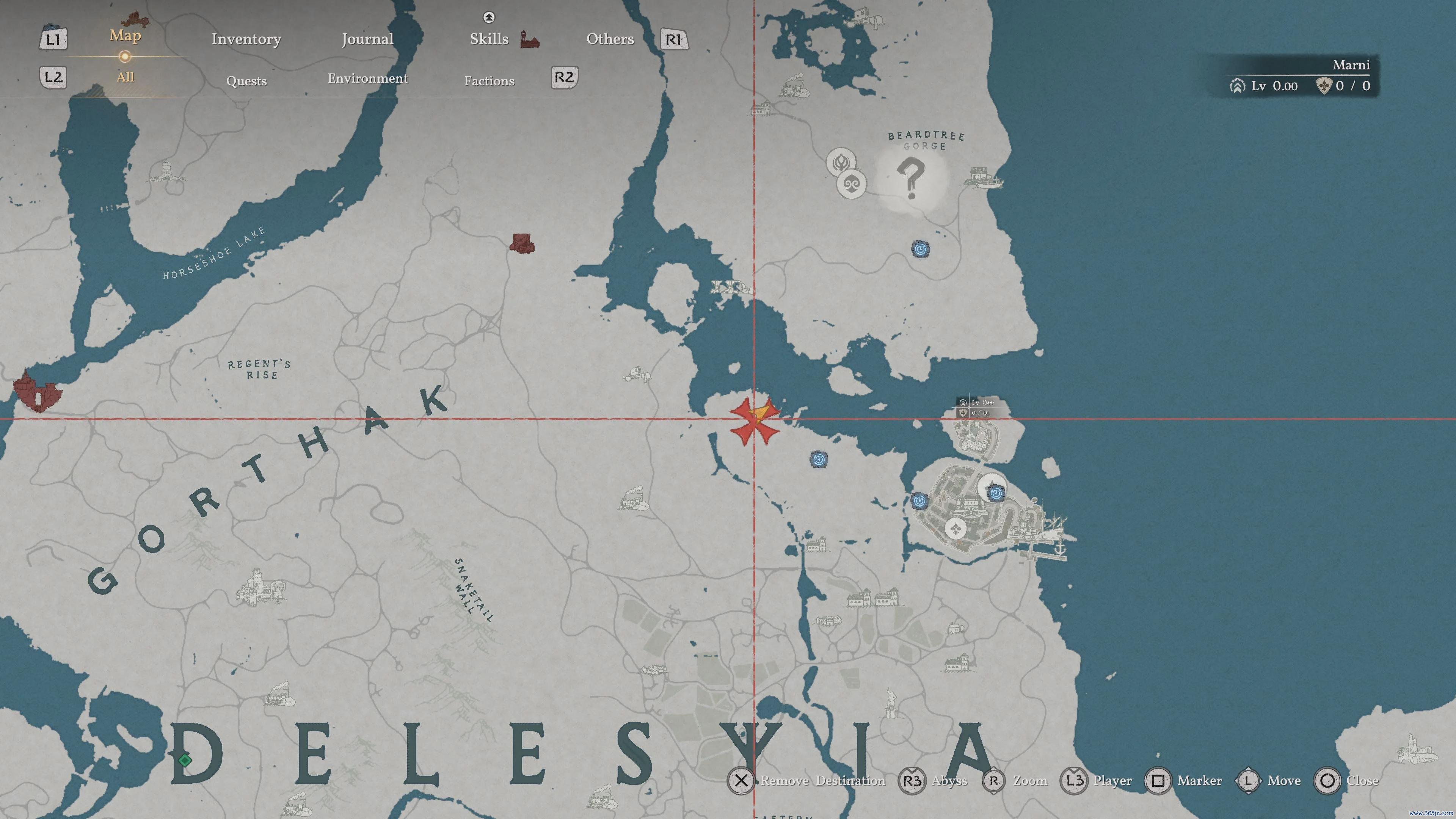Select the Others tab

click(610, 39)
